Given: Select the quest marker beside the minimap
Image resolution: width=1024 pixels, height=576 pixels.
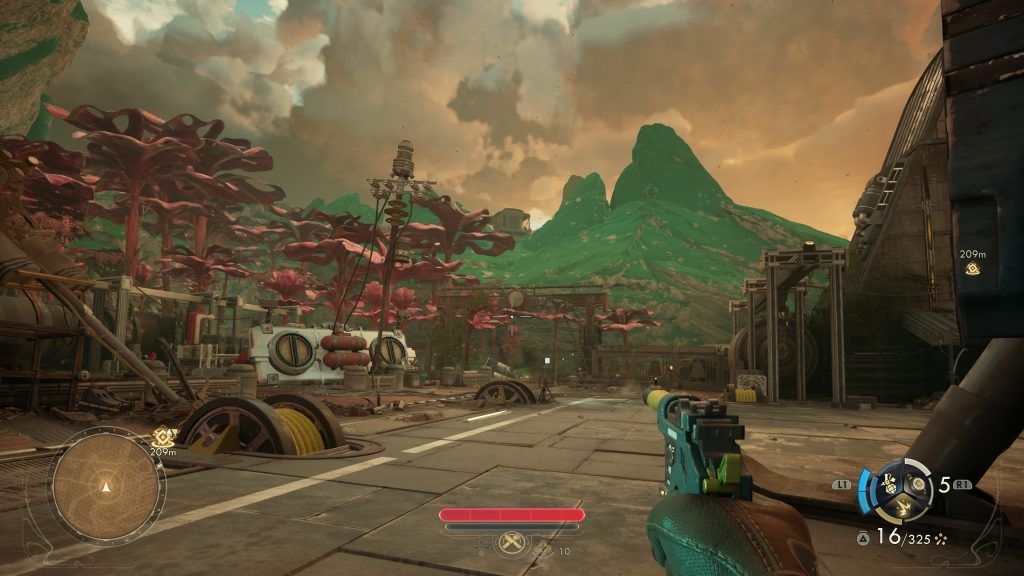Looking at the screenshot, I should [x=163, y=436].
